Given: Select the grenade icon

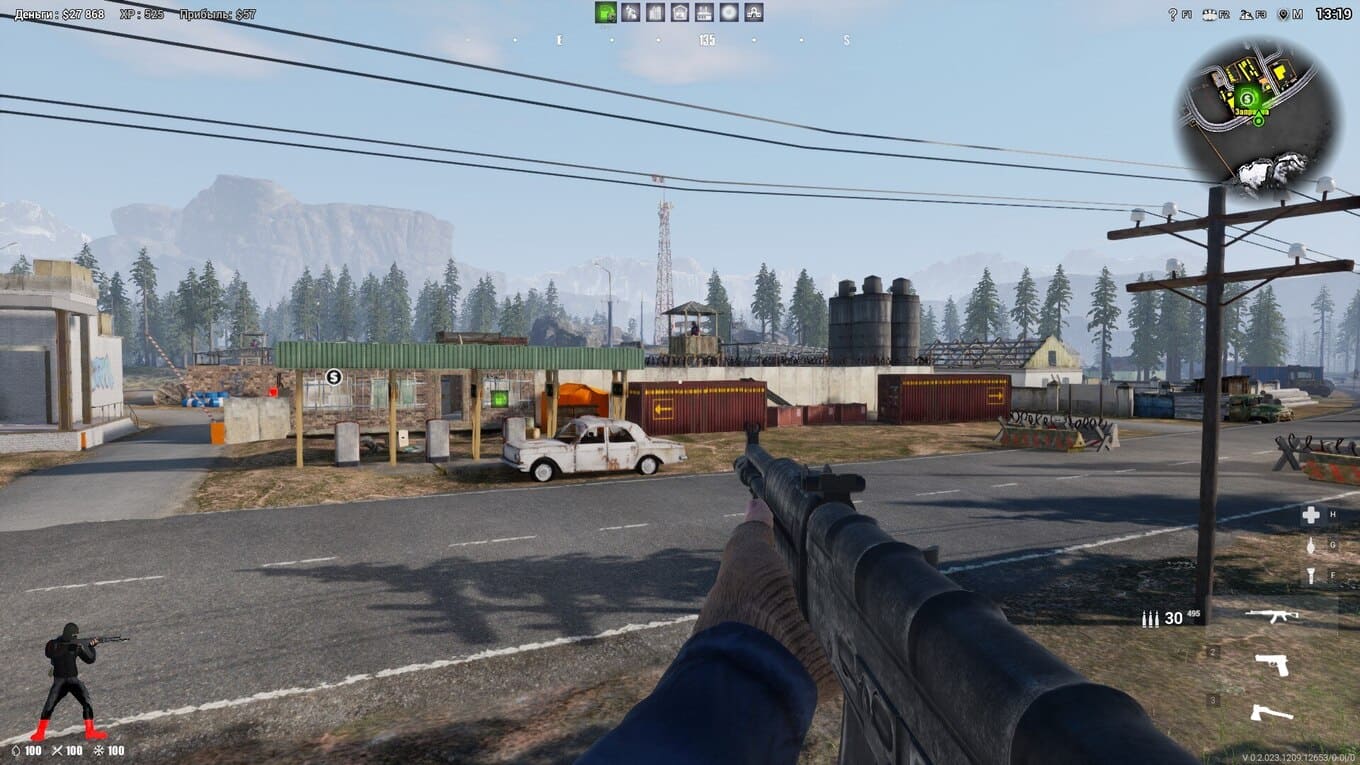Looking at the screenshot, I should point(1311,546).
